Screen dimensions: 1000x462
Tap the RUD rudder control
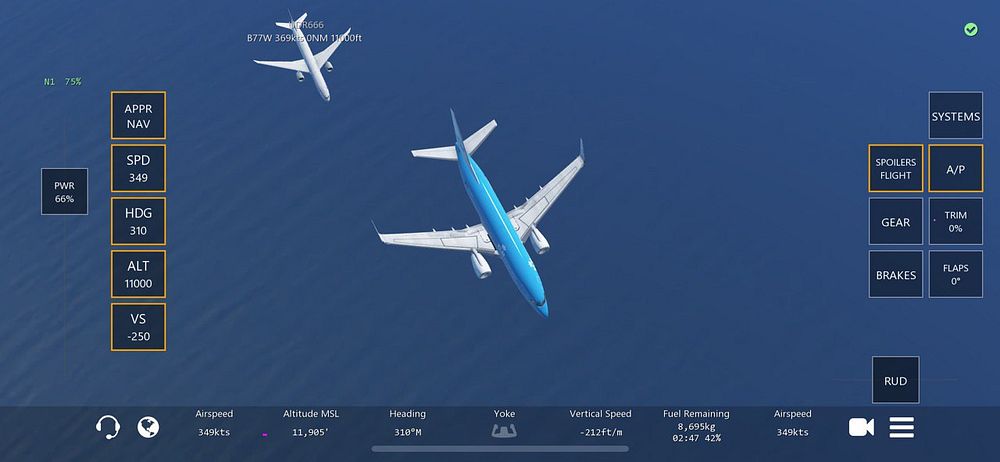click(x=895, y=380)
